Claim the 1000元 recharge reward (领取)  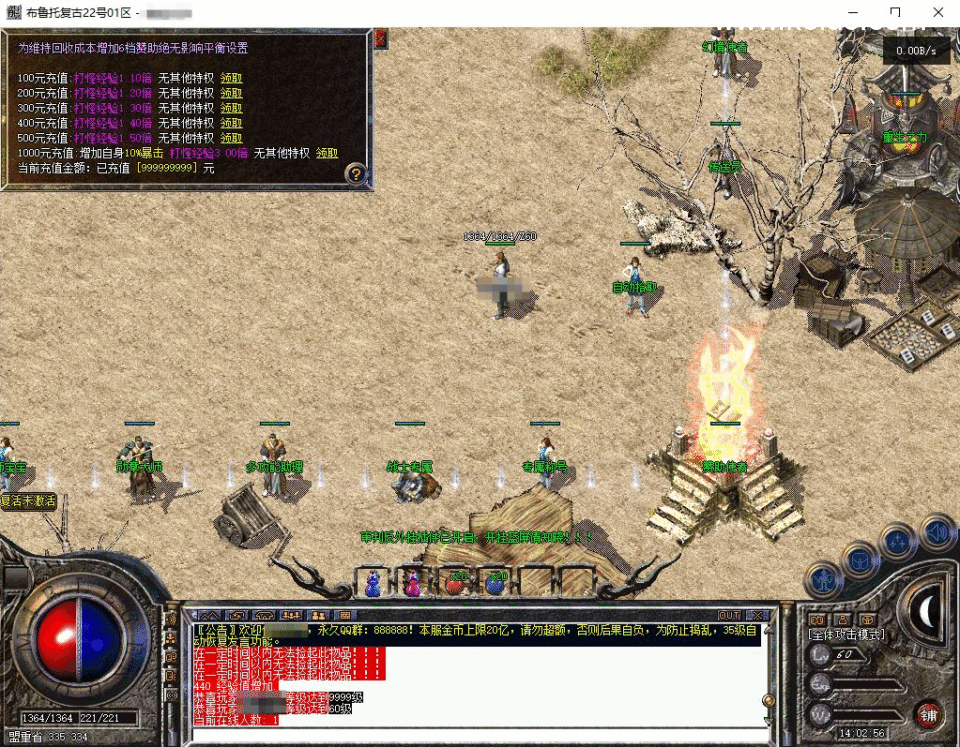(x=327, y=153)
